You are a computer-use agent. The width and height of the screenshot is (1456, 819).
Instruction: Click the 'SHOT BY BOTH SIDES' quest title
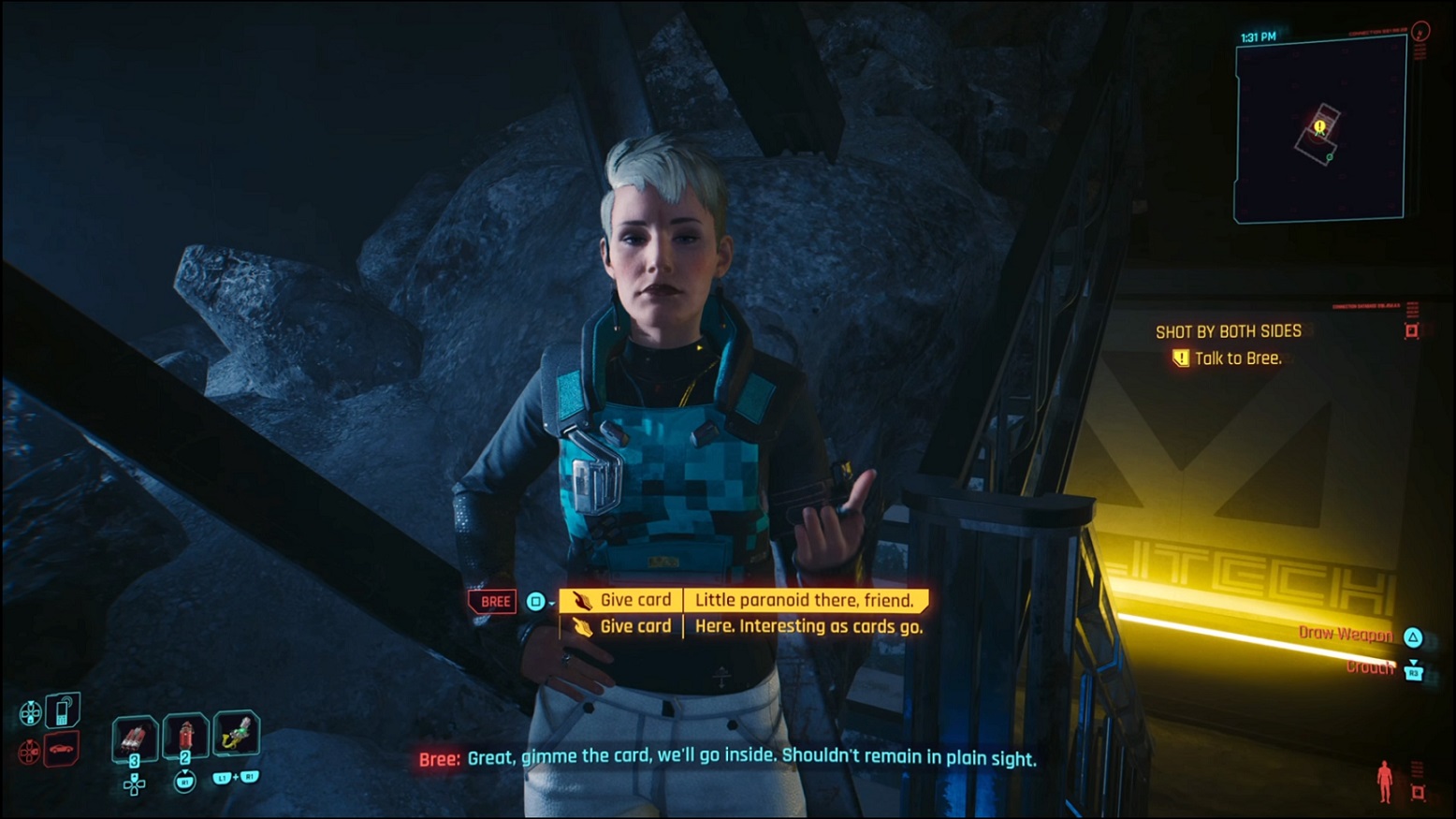click(1227, 330)
